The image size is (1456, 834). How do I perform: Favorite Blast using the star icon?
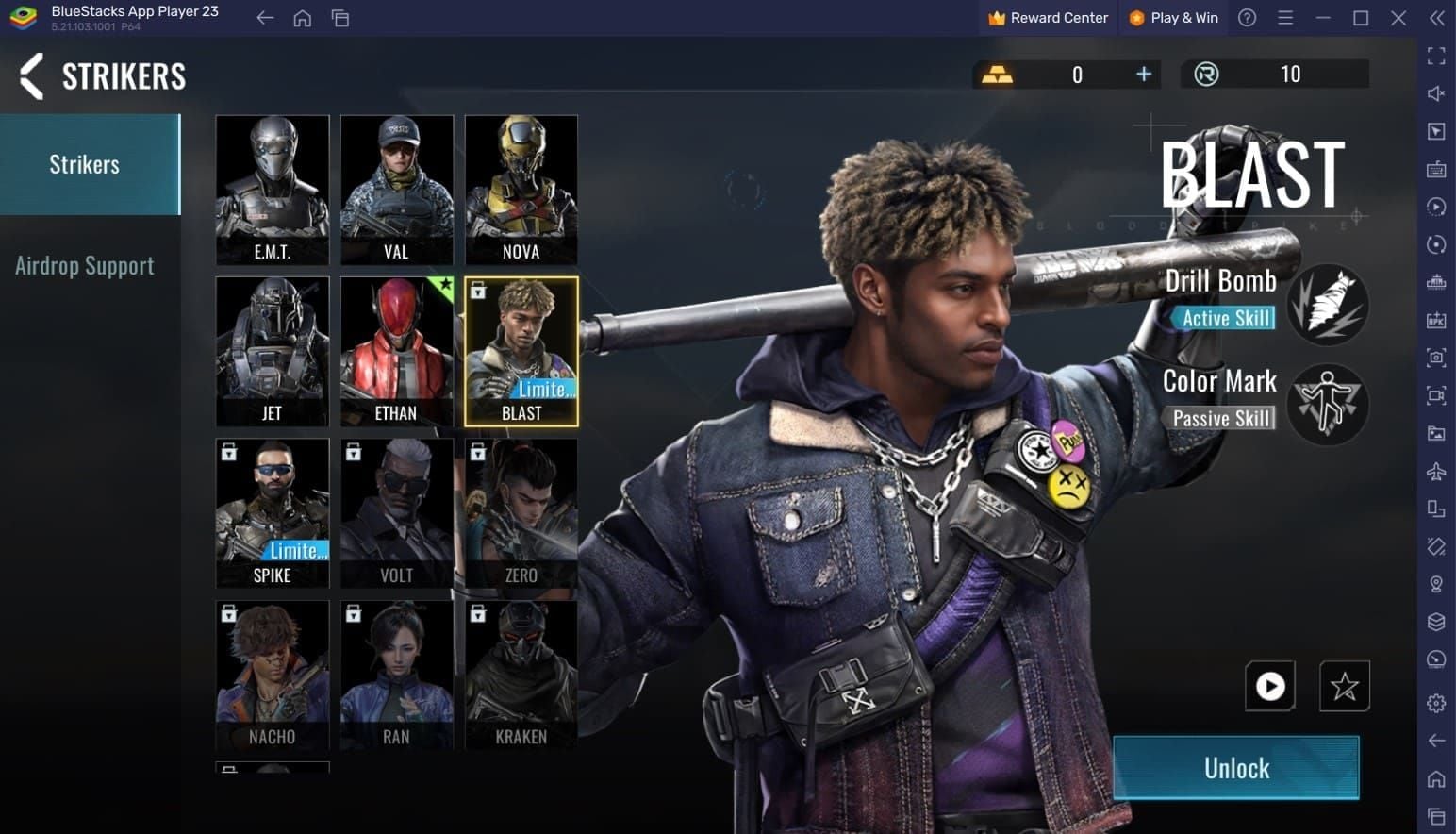coord(1344,687)
